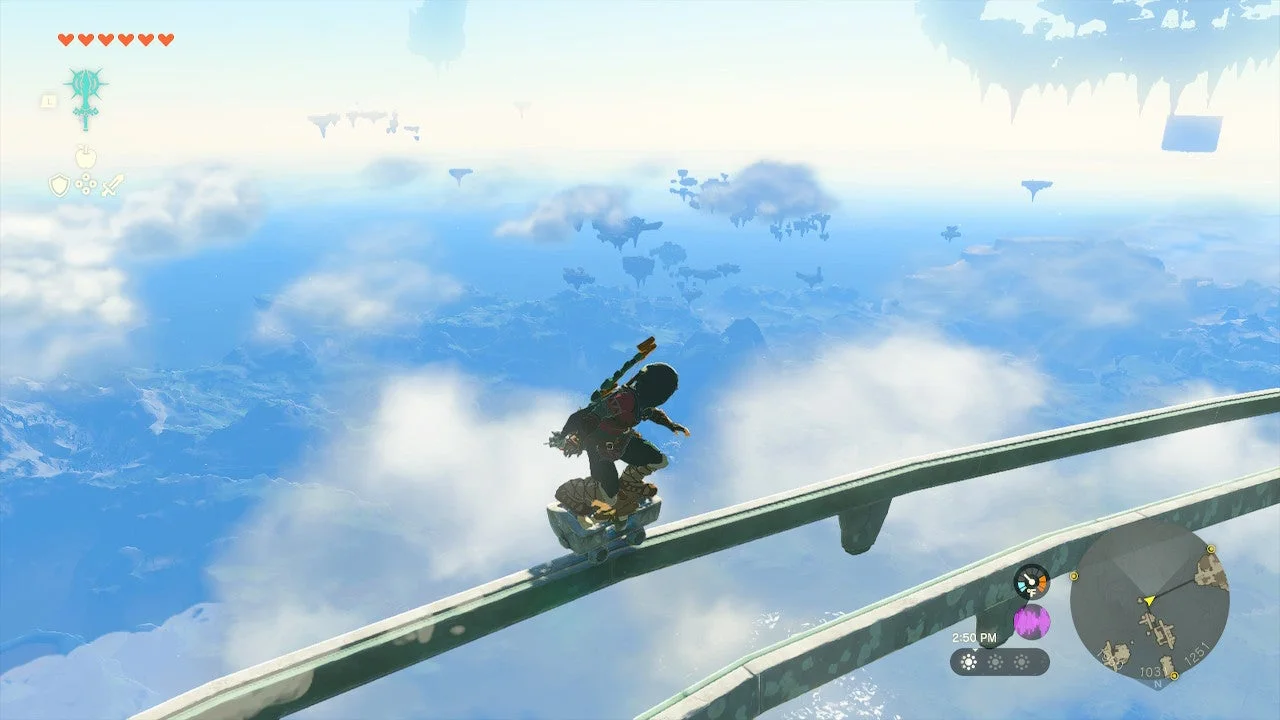Image resolution: width=1280 pixels, height=720 pixels.
Task: Toggle the L button prompt indicator
Action: [49, 100]
